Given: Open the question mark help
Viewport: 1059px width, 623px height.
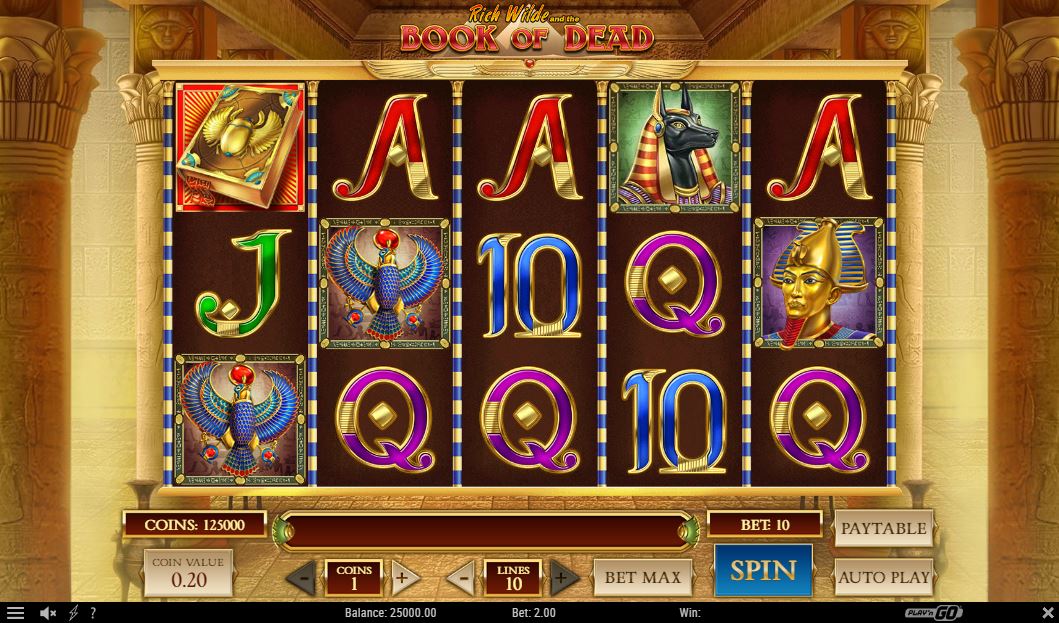Looking at the screenshot, I should (x=93, y=613).
